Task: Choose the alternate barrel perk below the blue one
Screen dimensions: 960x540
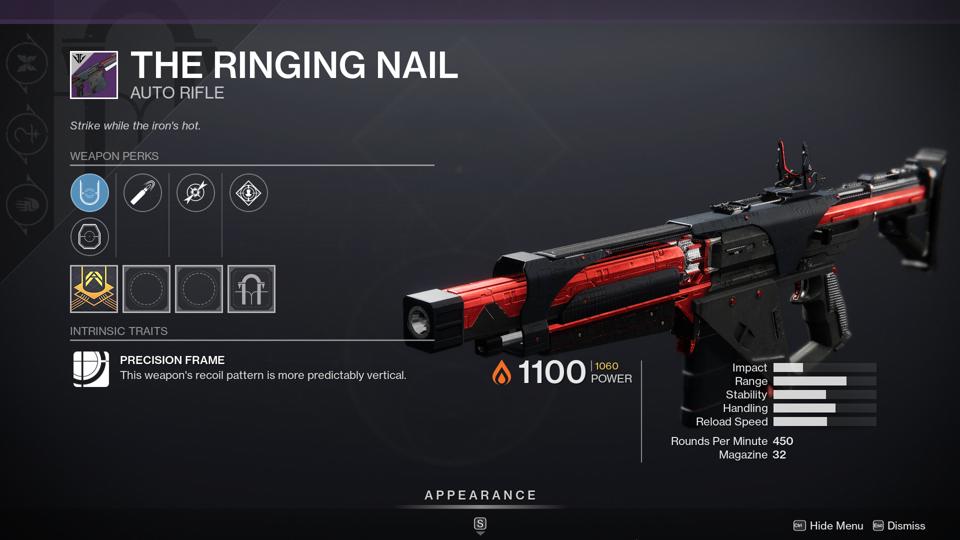Action: 90,237
